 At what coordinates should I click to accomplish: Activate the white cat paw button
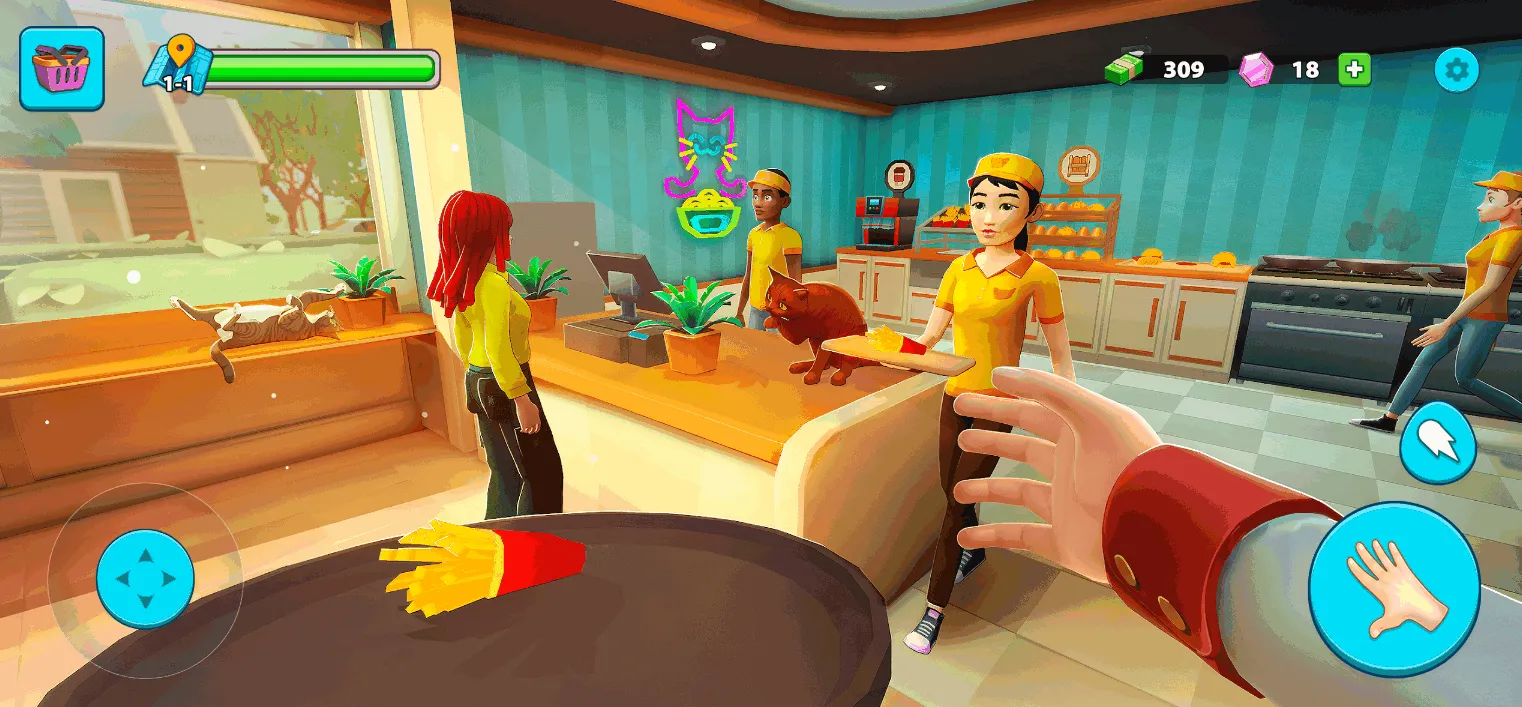point(1437,442)
